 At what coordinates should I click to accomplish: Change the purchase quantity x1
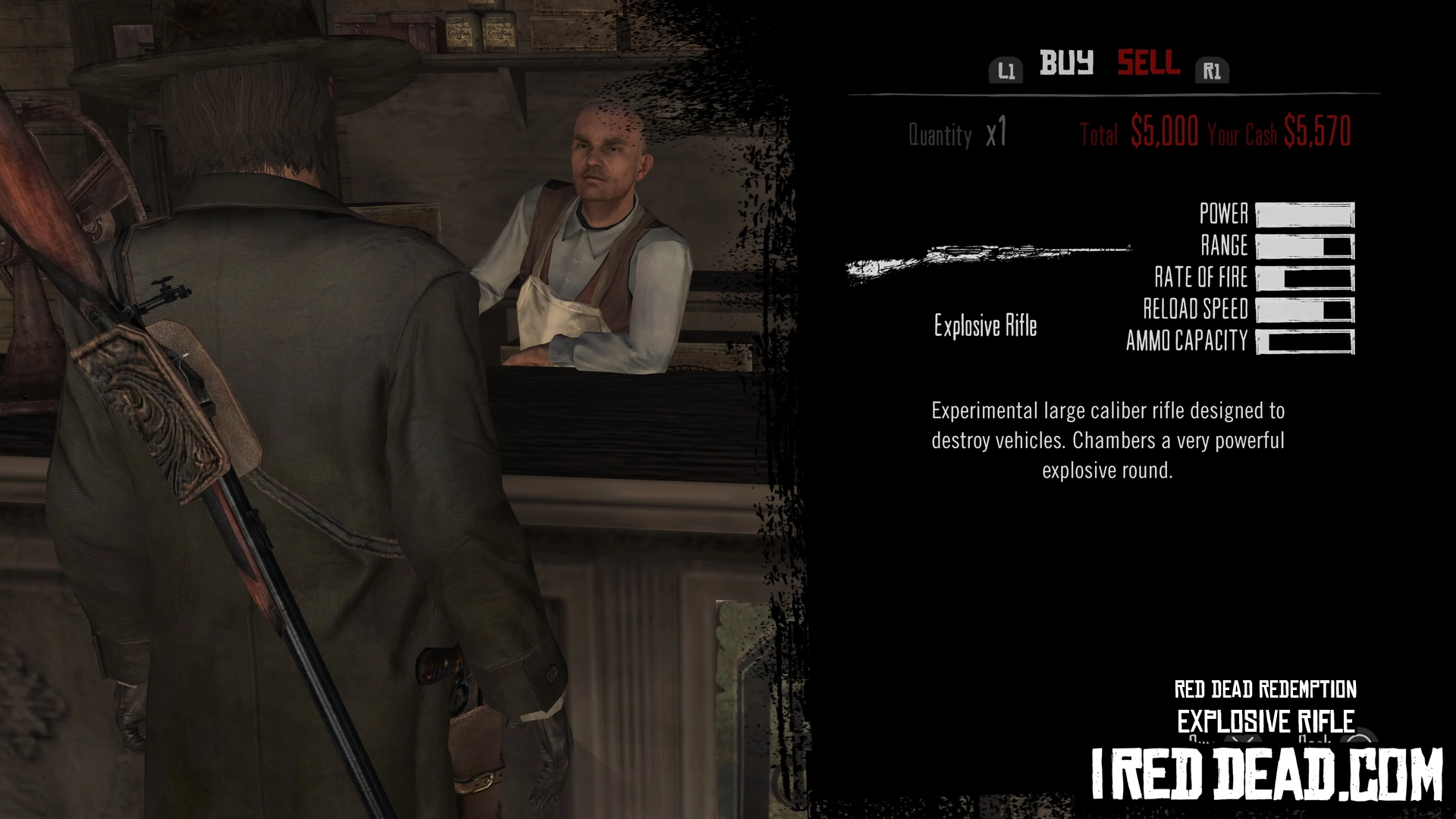[996, 134]
